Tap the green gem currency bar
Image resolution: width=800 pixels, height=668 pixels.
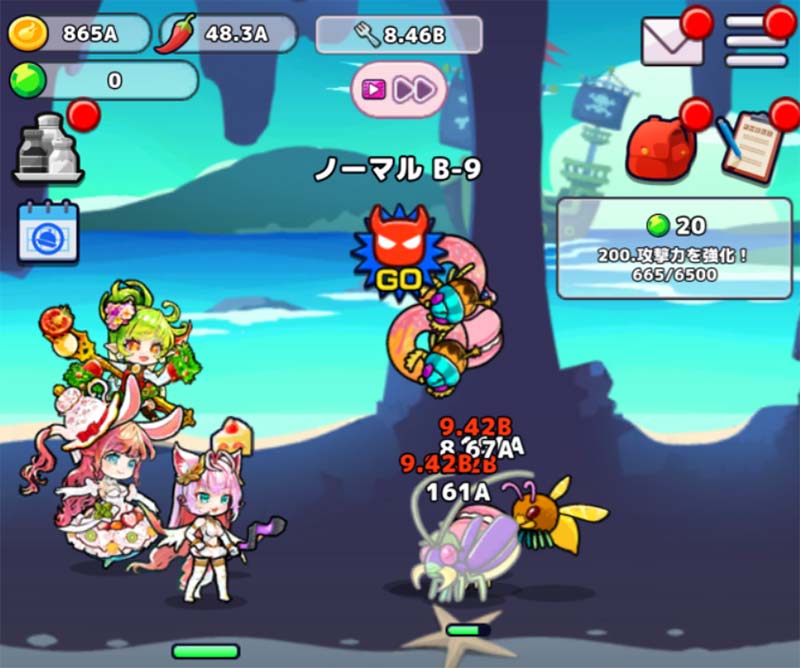(103, 81)
